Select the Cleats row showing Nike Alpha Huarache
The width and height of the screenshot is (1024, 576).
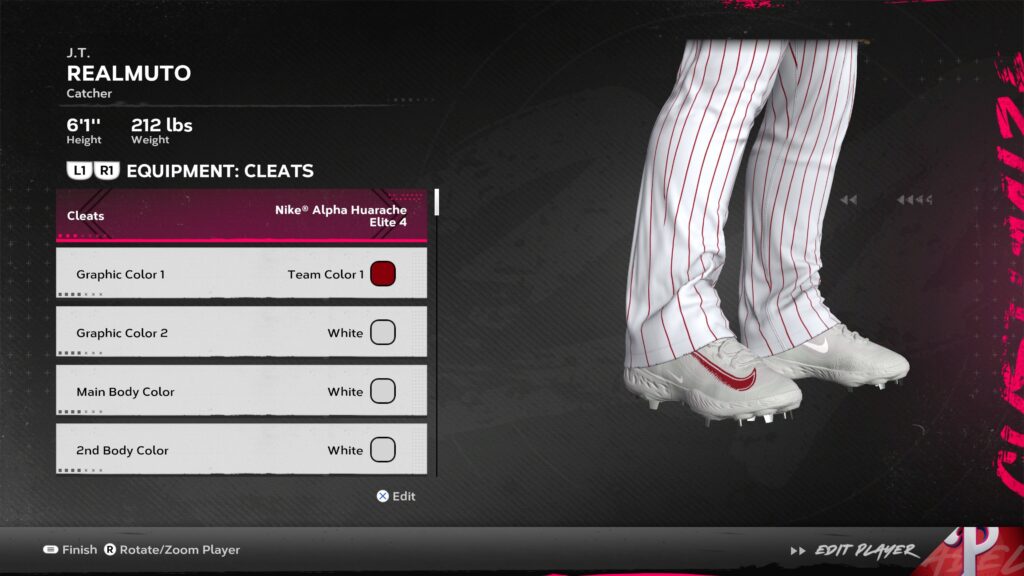(x=241, y=216)
